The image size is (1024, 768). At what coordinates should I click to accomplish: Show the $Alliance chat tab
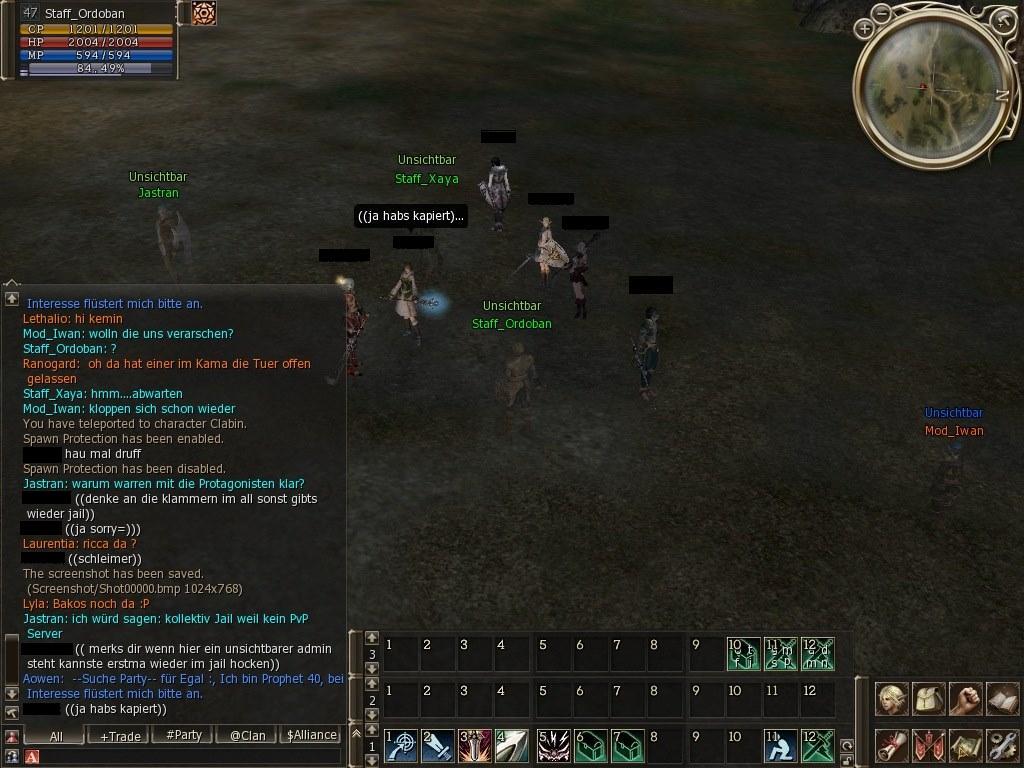pos(311,735)
